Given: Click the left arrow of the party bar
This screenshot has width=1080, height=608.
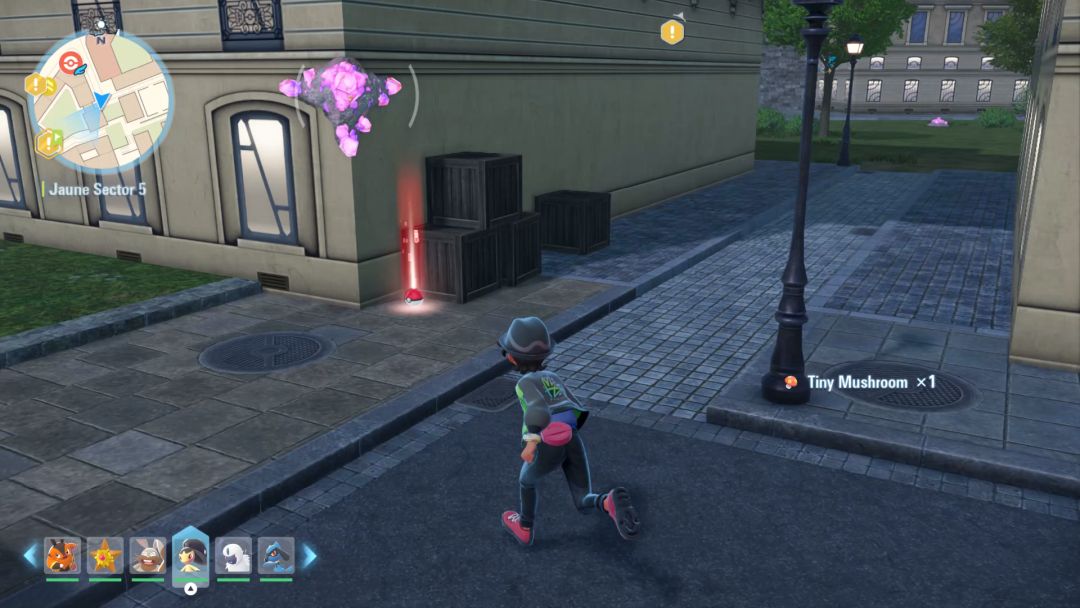Looking at the screenshot, I should (30, 555).
